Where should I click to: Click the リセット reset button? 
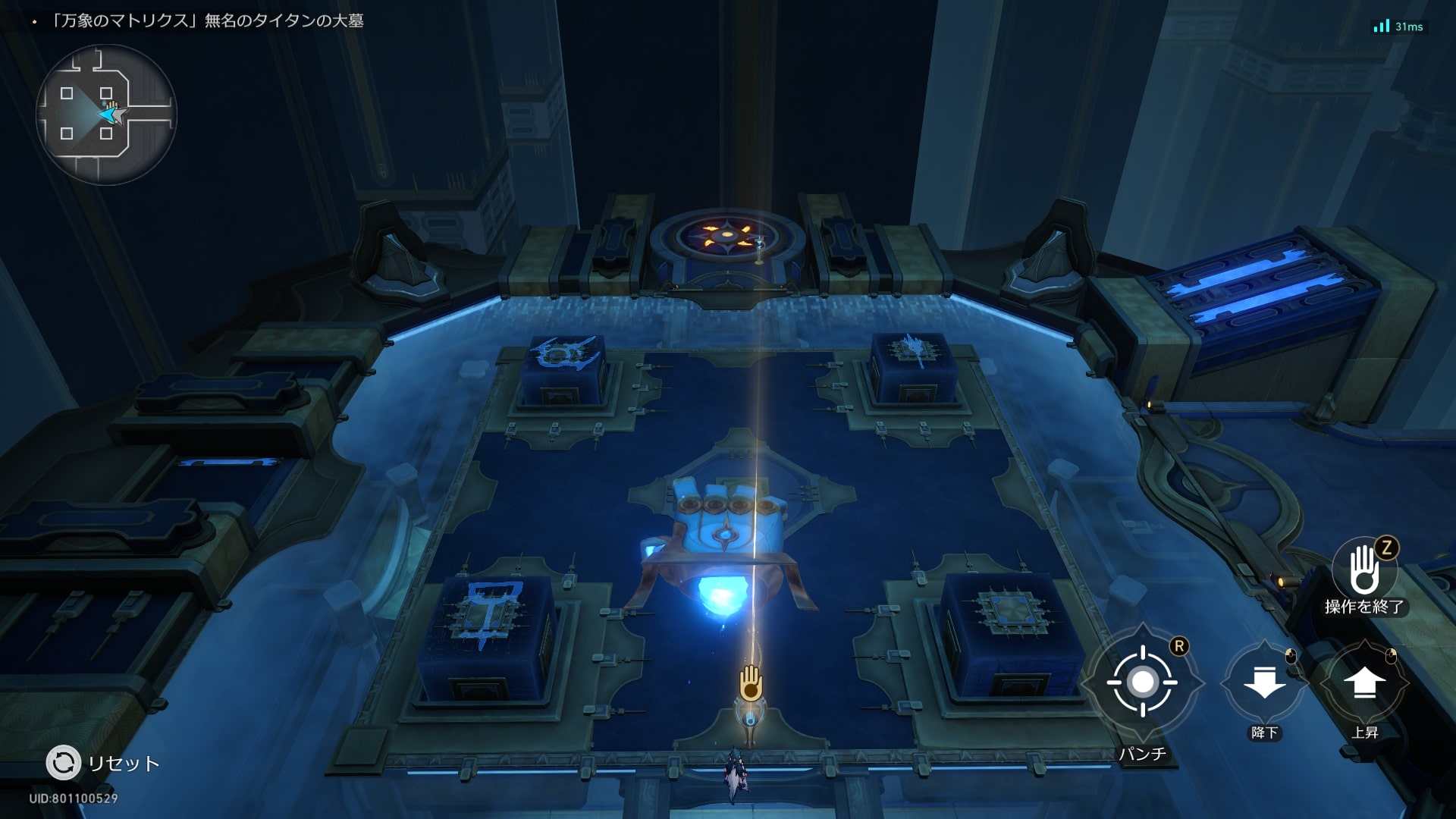coord(64,763)
